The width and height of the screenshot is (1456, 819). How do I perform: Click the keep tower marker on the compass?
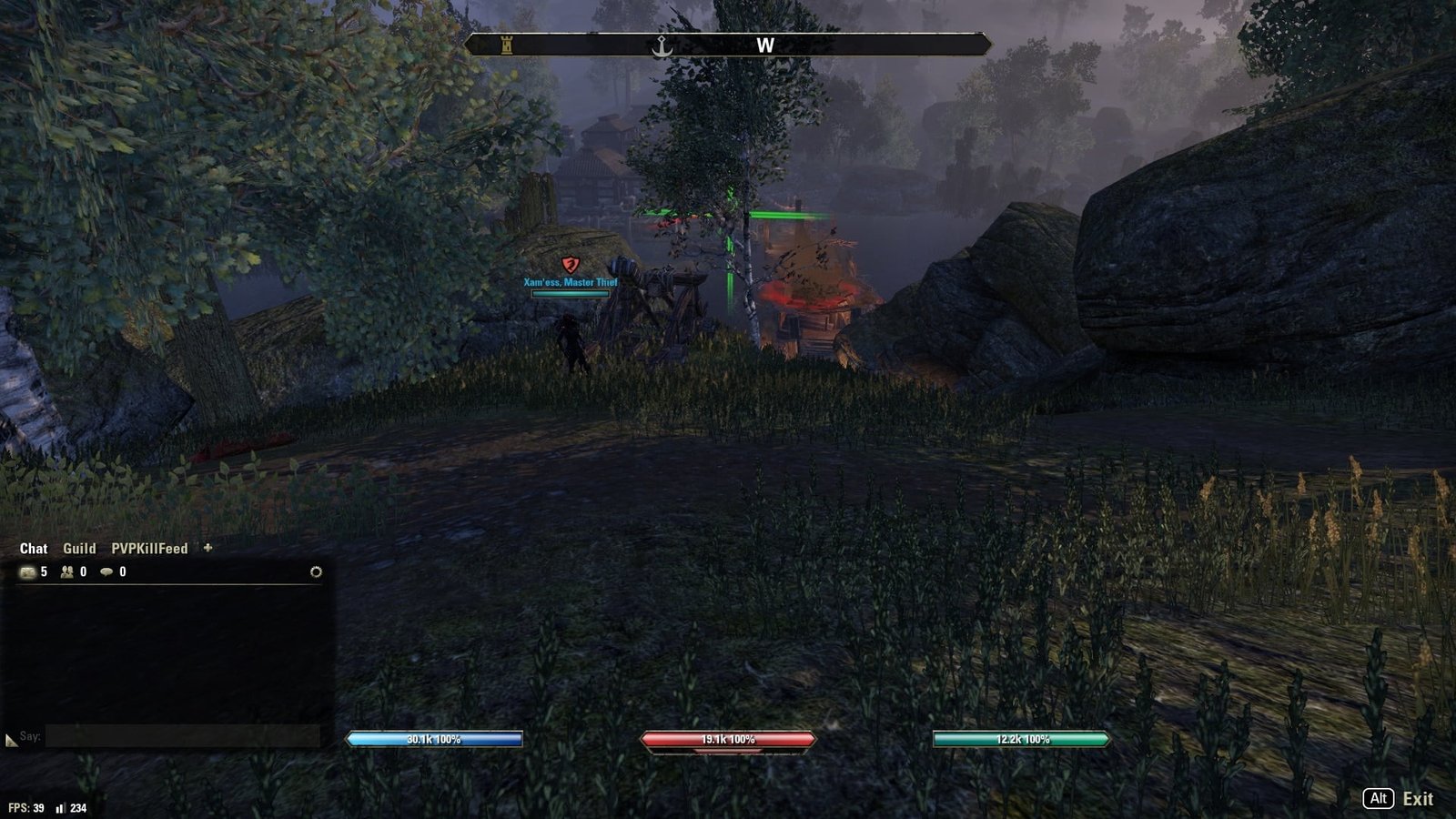click(x=507, y=45)
